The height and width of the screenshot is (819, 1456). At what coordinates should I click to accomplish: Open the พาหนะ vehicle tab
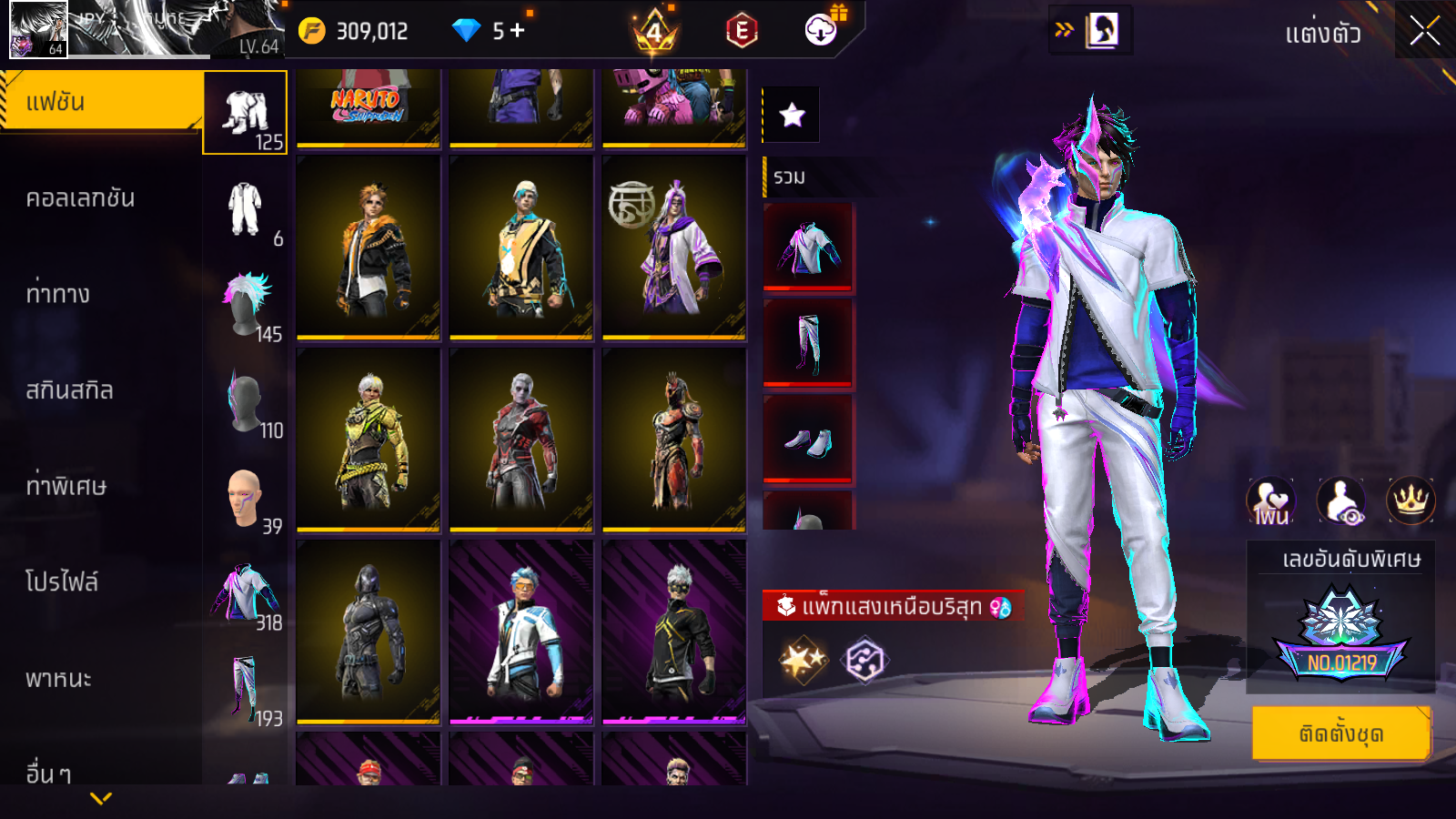pos(58,679)
